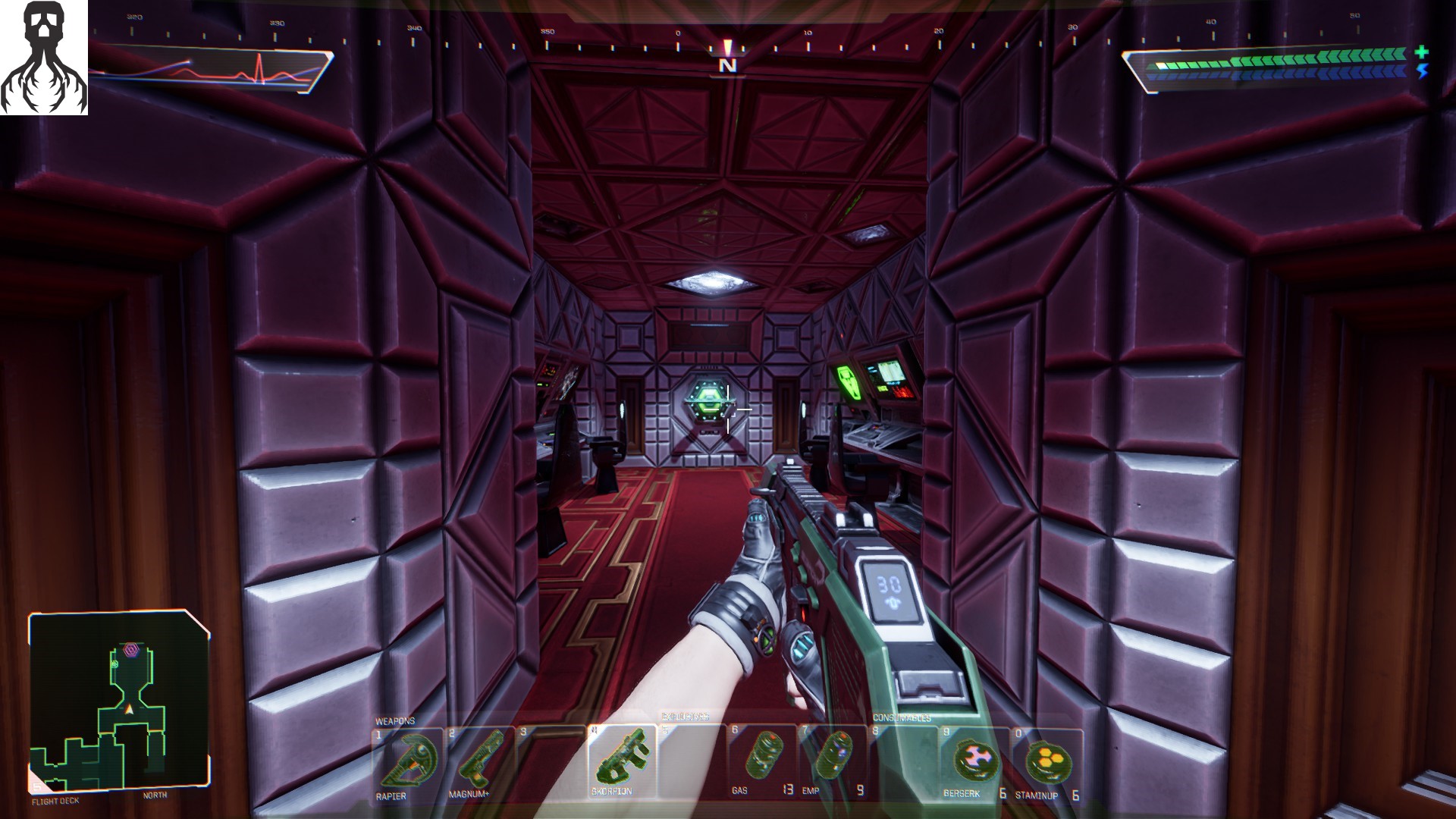Click the skull logo overlay

(44, 58)
